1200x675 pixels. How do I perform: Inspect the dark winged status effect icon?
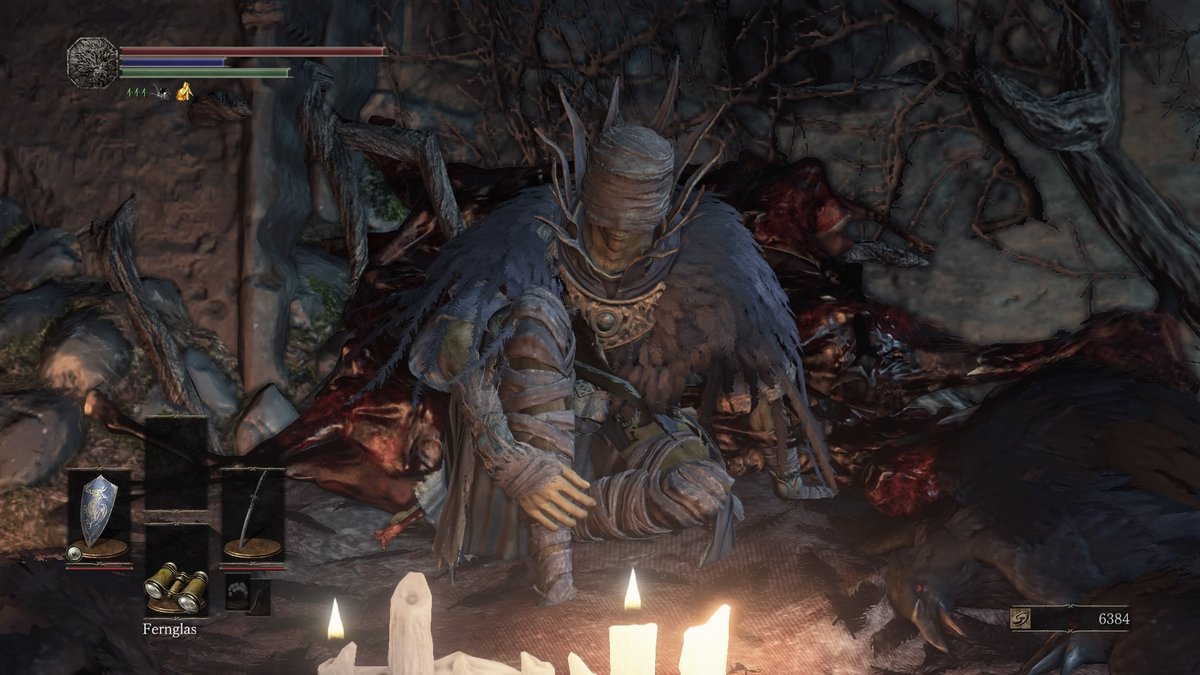tap(160, 92)
